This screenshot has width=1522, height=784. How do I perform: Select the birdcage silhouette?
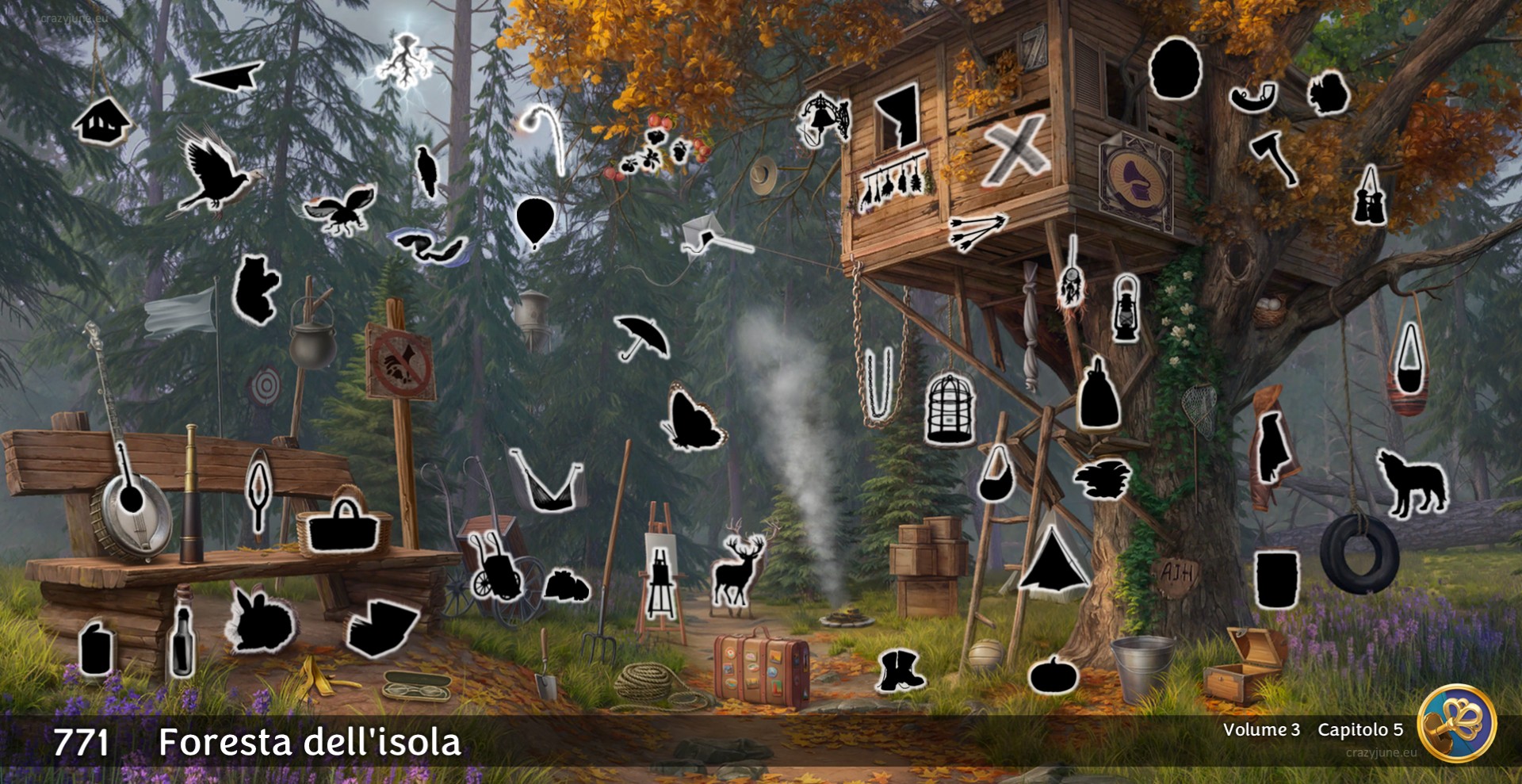[949, 408]
